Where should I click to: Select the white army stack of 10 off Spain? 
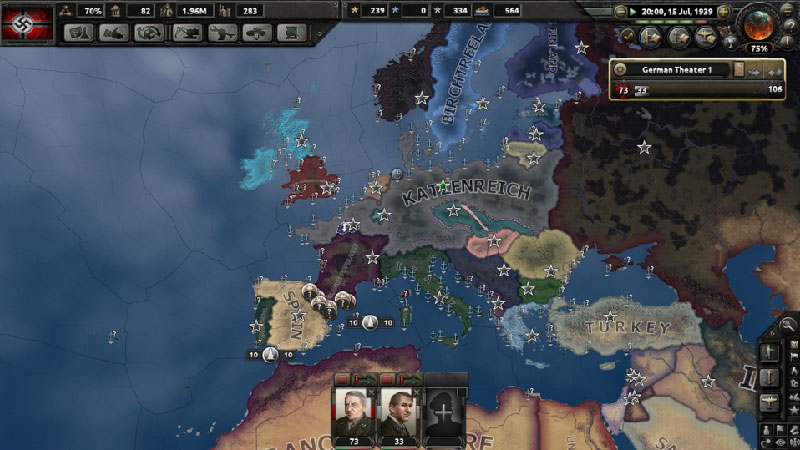coord(270,354)
